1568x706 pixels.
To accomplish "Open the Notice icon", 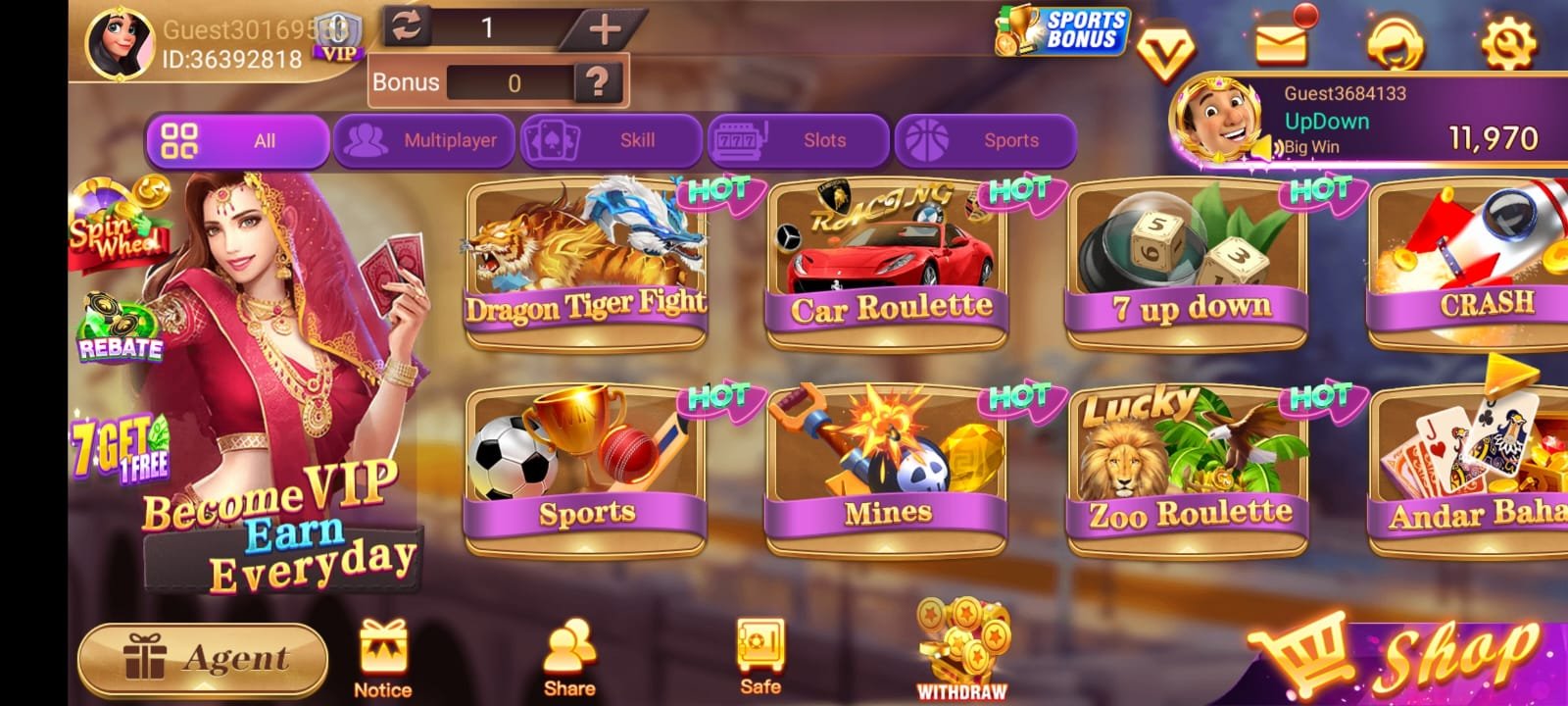I will tap(383, 659).
